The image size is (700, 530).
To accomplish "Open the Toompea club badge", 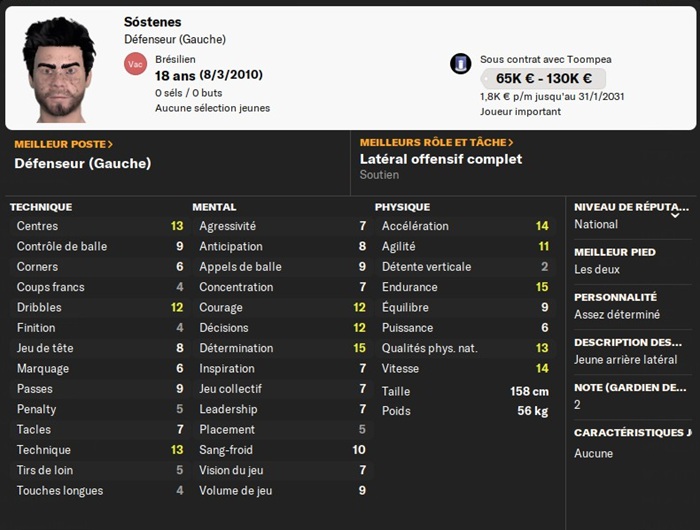I will [461, 63].
